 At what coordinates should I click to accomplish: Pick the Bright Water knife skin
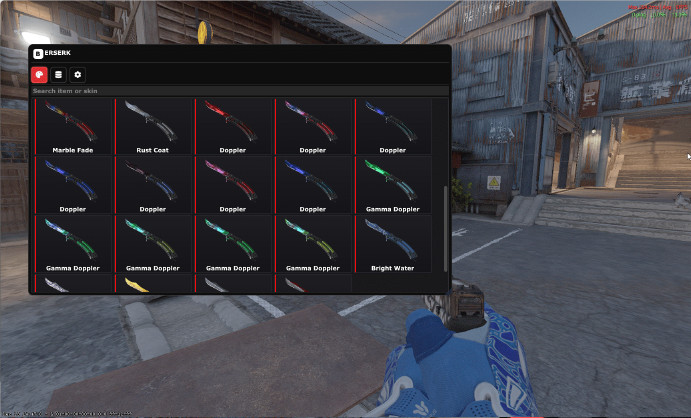(x=392, y=243)
